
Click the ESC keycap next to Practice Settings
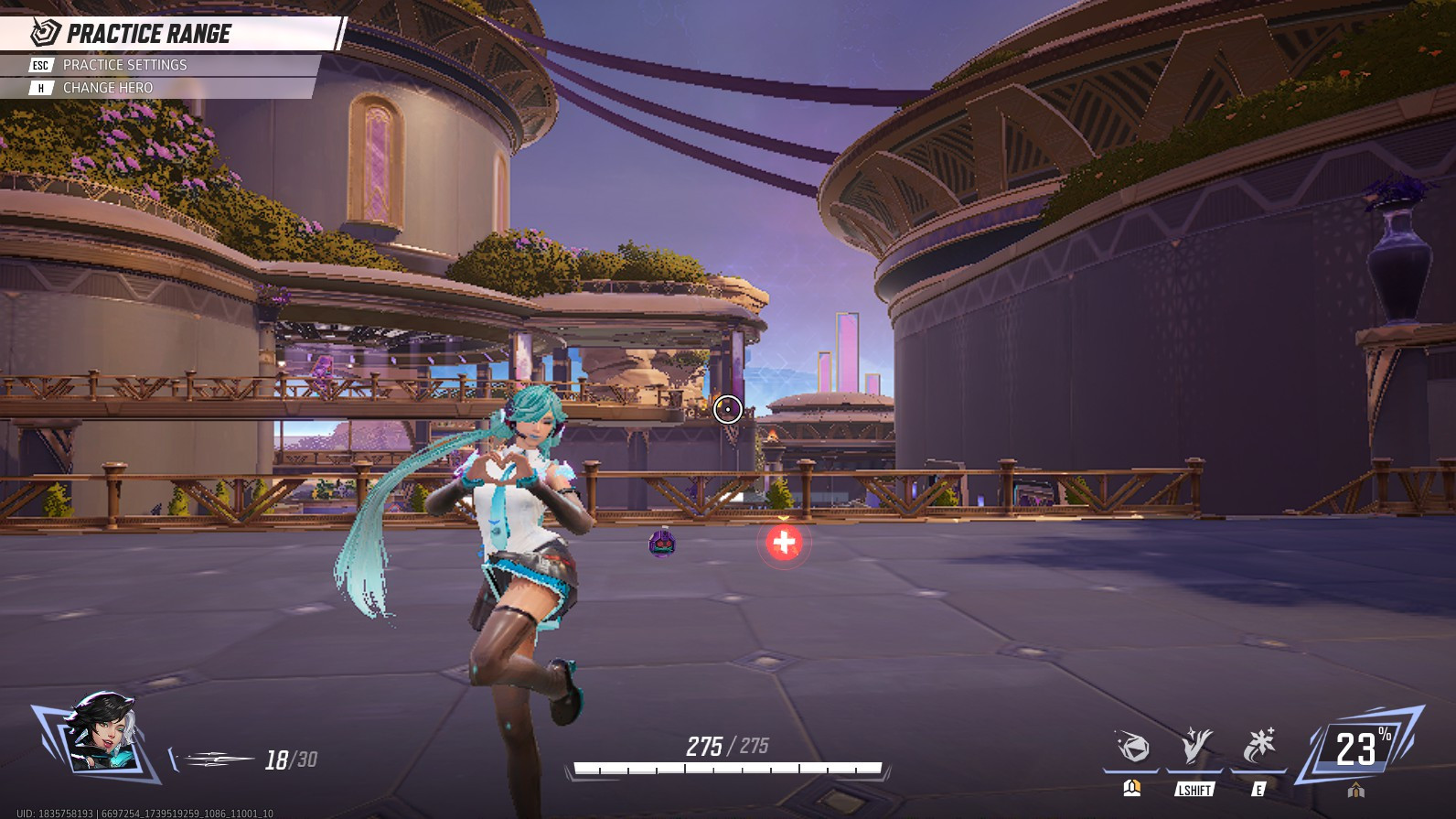(x=40, y=65)
